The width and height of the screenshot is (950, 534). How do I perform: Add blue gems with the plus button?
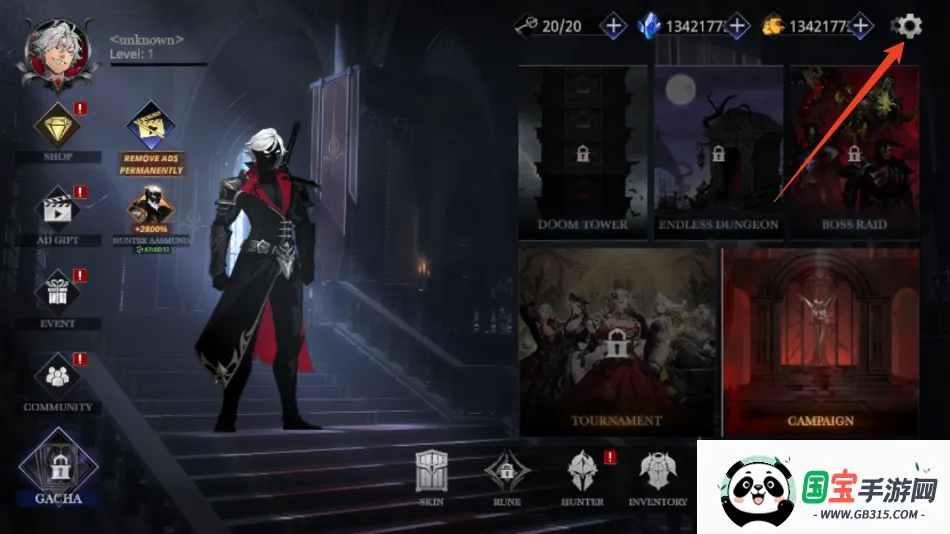tap(738, 26)
